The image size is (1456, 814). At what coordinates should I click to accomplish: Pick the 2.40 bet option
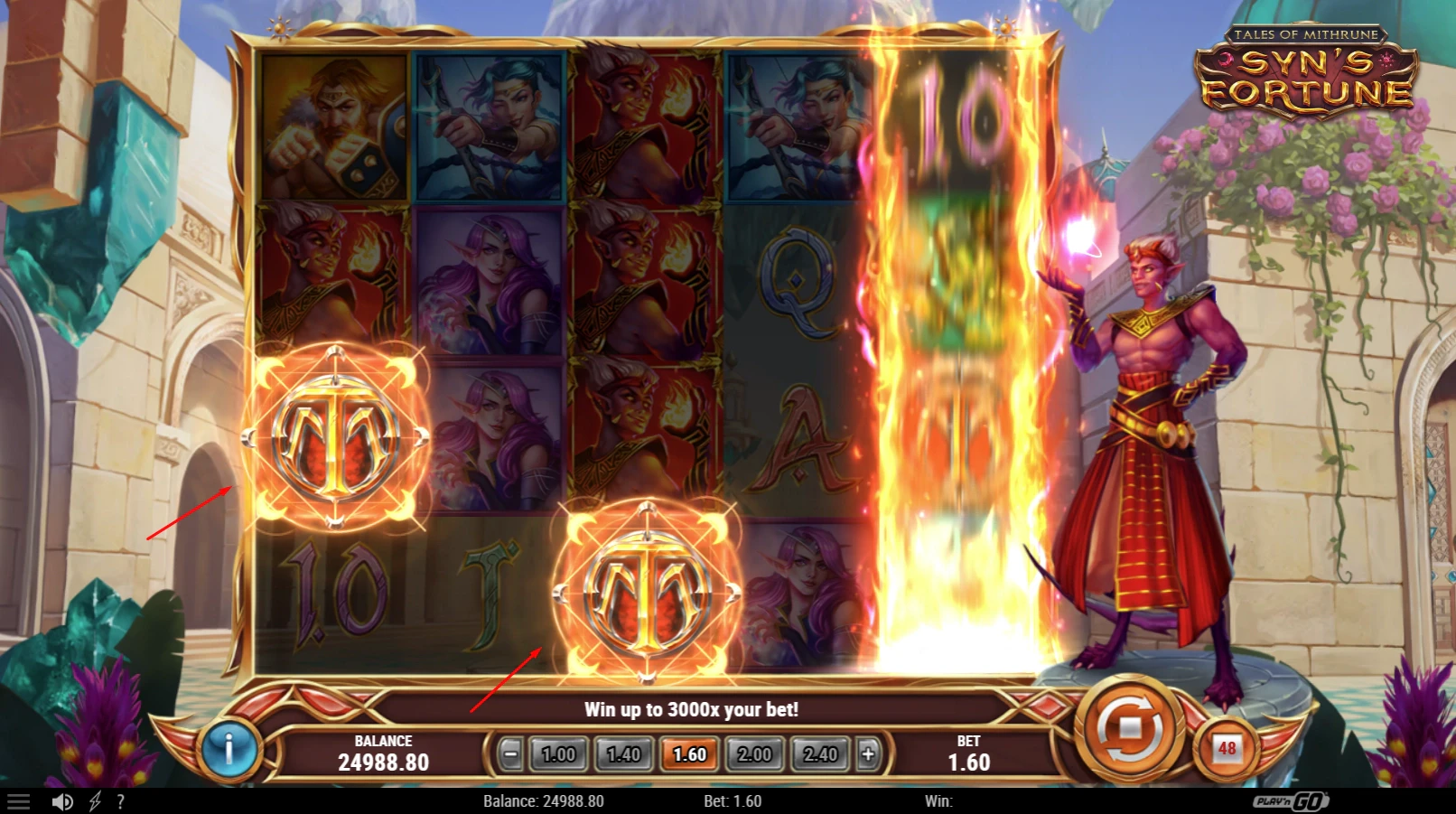click(x=820, y=754)
